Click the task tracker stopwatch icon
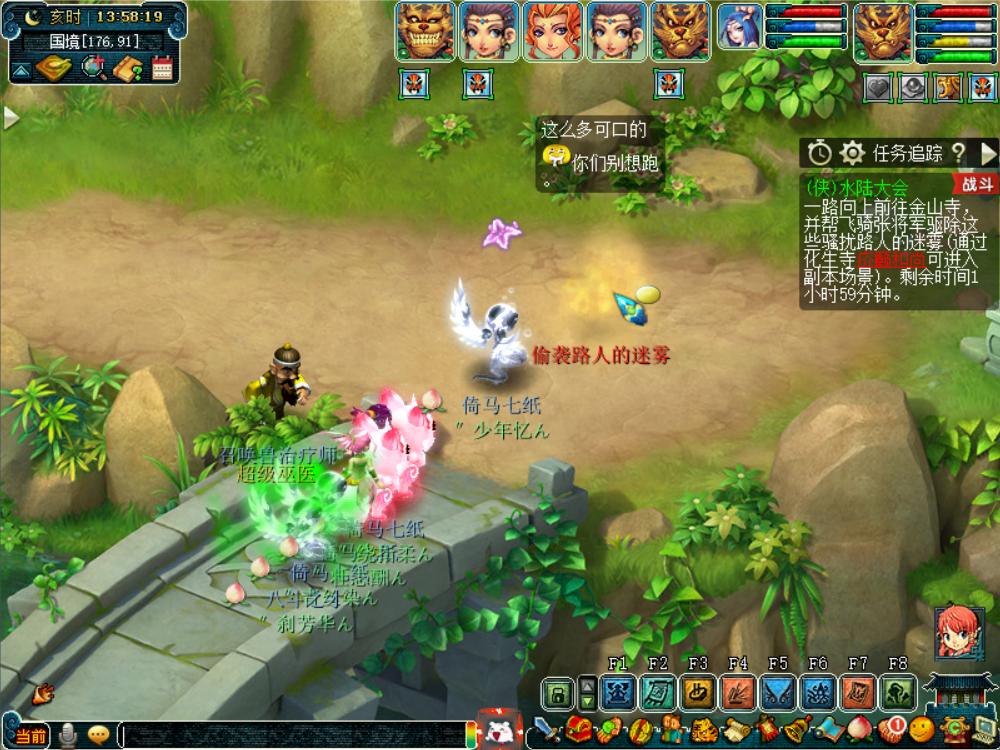Screen dimensions: 1000x750 pyautogui.click(x=820, y=153)
